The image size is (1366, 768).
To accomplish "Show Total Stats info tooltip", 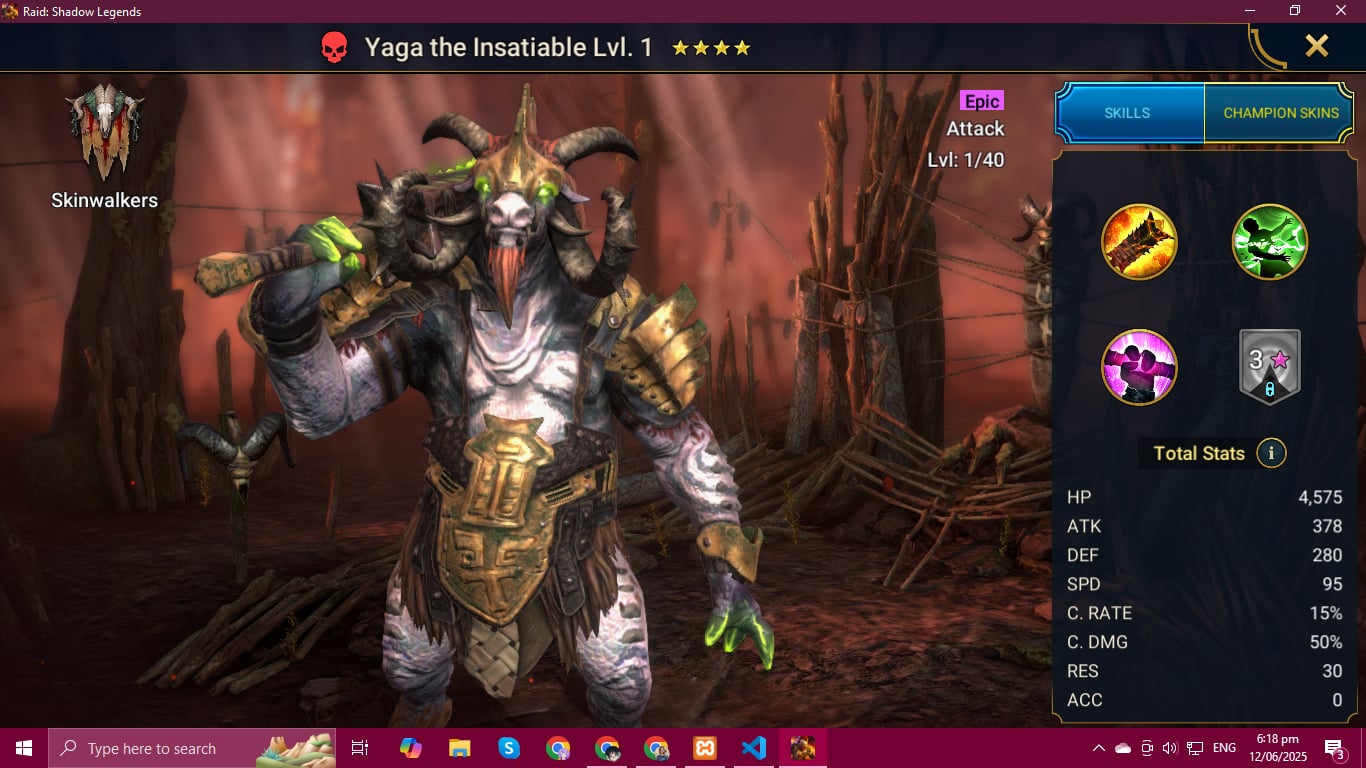I will click(x=1271, y=453).
